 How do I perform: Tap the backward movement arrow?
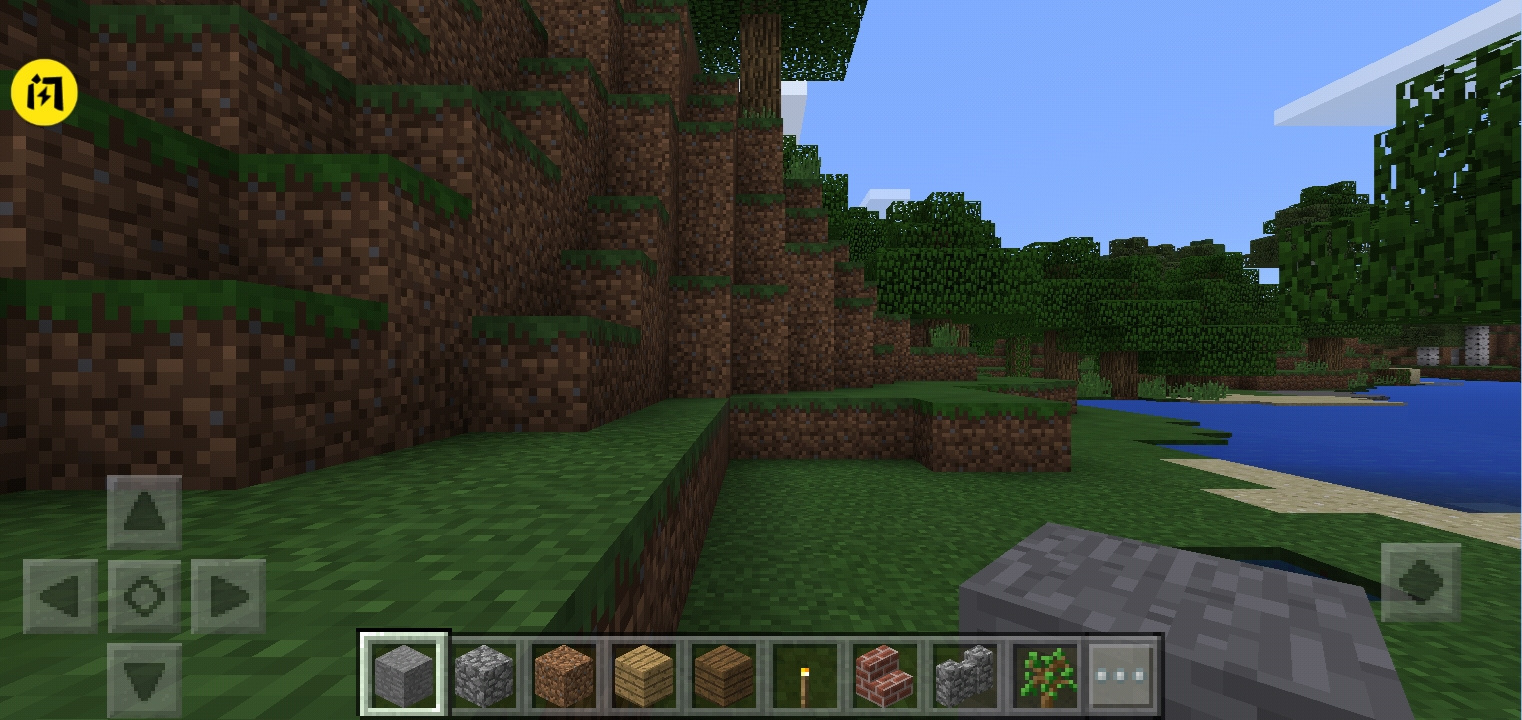coord(143,680)
